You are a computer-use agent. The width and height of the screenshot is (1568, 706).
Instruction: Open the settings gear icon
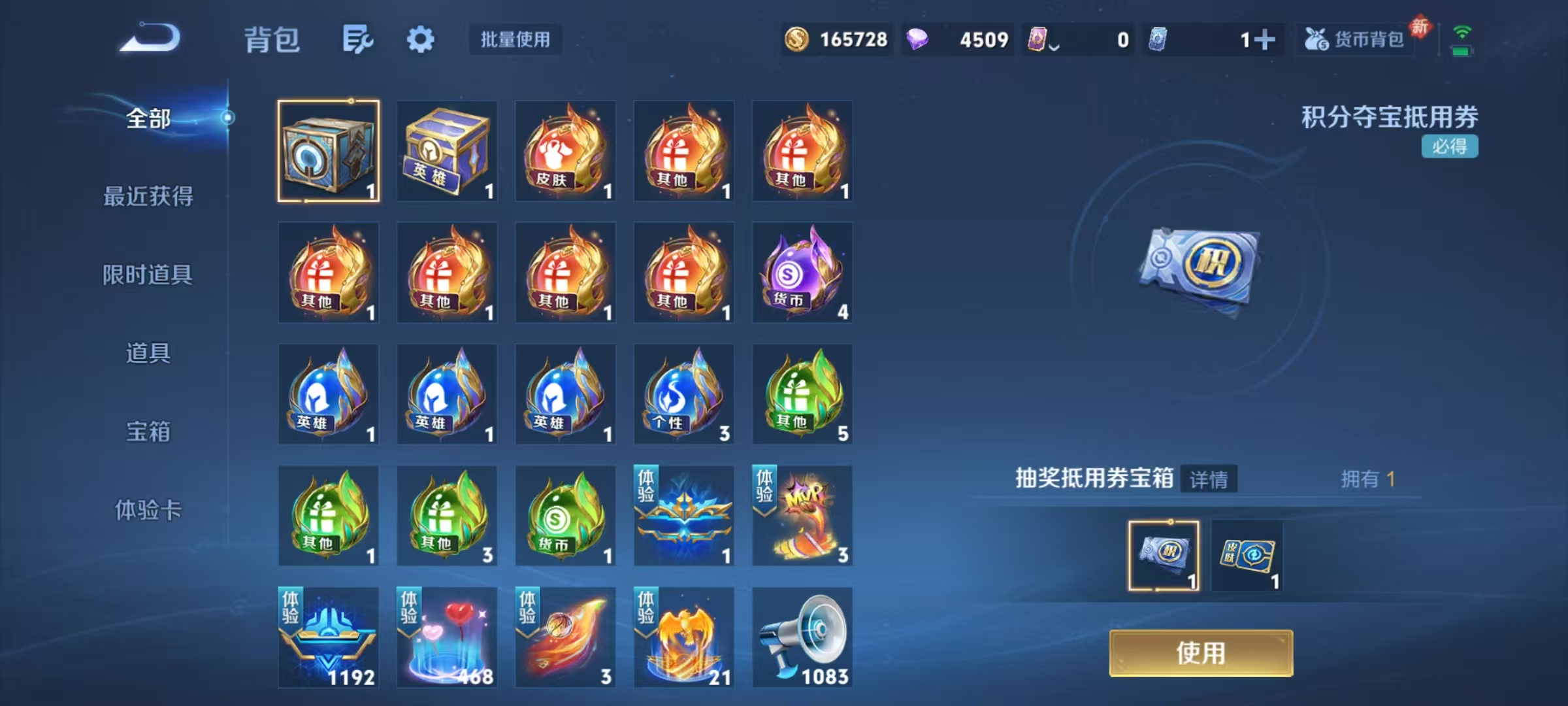pos(420,39)
